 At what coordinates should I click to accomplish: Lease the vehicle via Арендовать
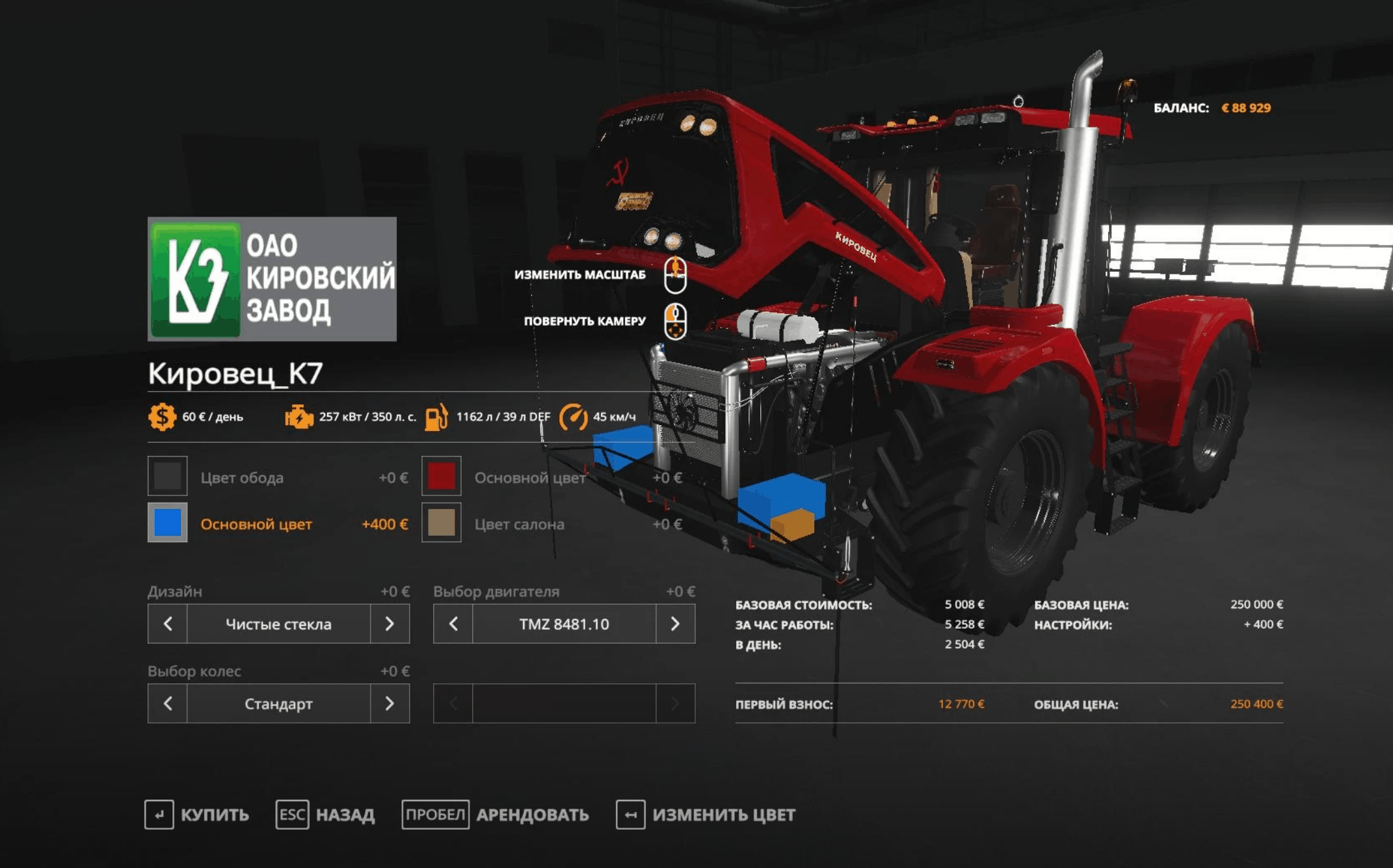tap(496, 815)
